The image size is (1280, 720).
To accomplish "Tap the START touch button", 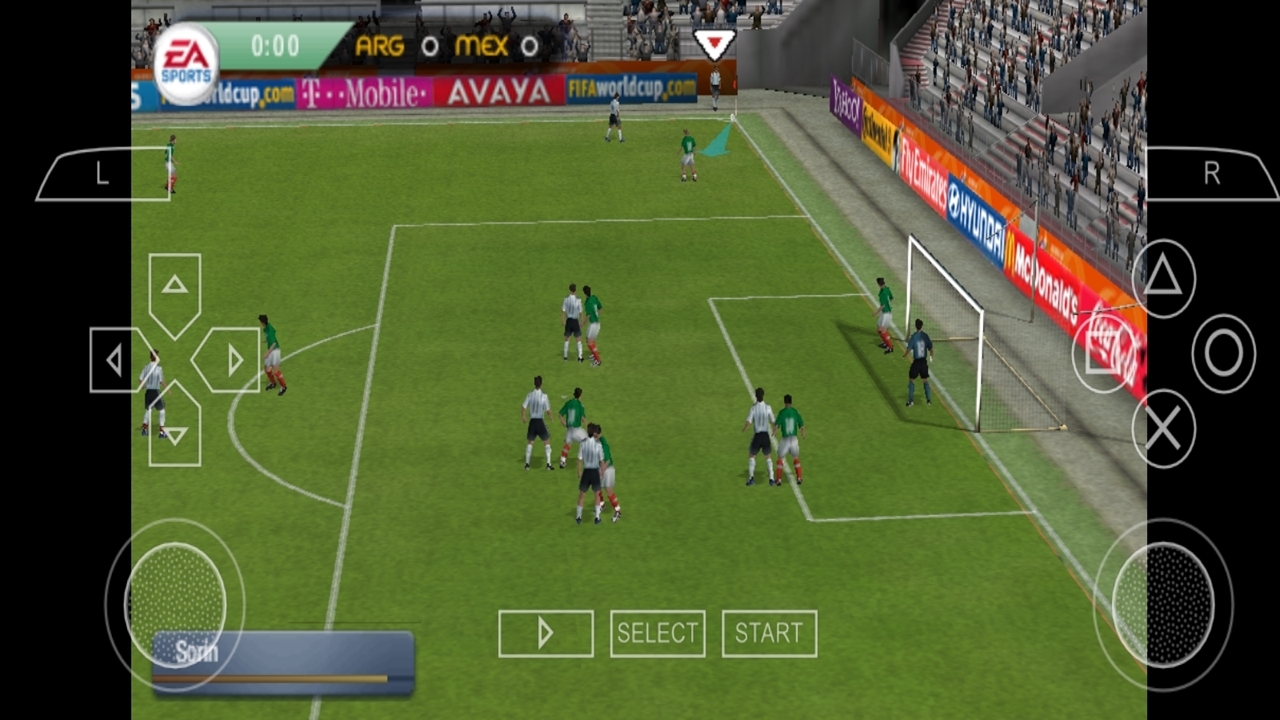I will point(769,633).
